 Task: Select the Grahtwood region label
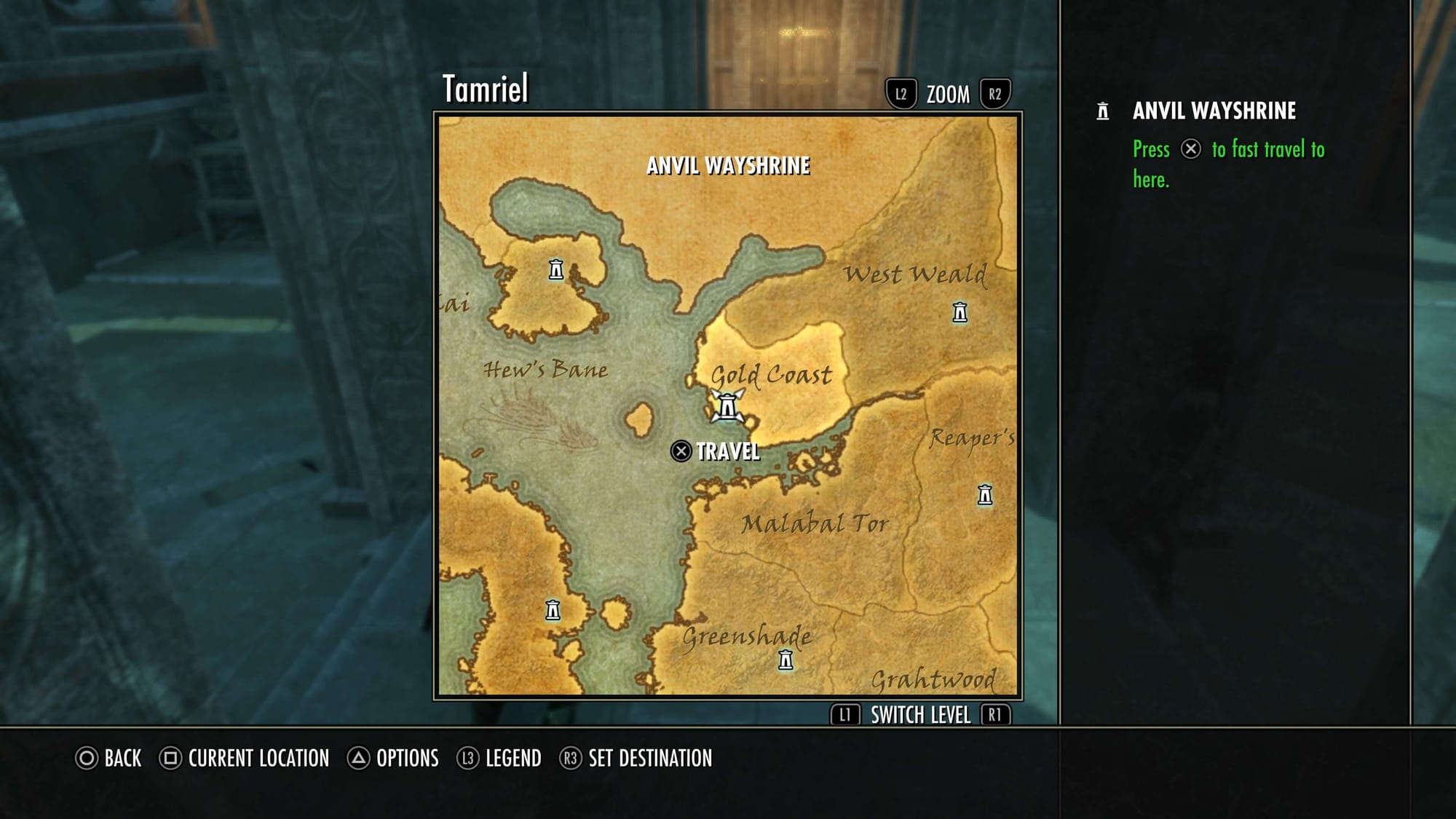pos(933,680)
